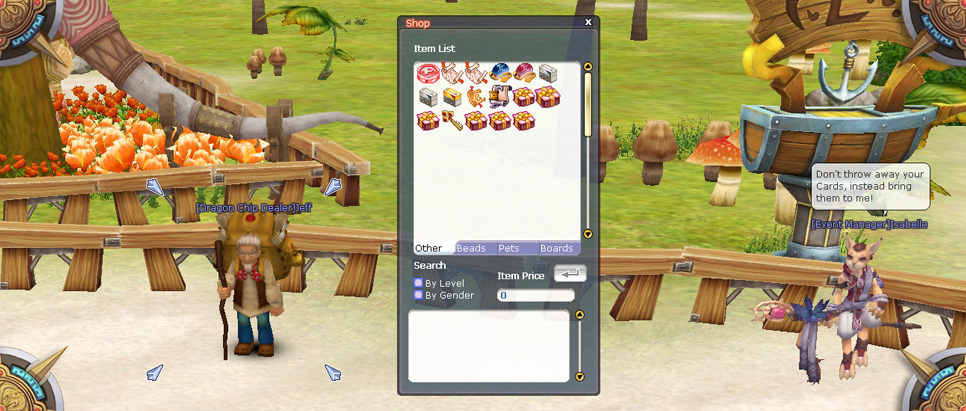
Task: Click the item list scroll-up arrow
Action: click(x=588, y=68)
